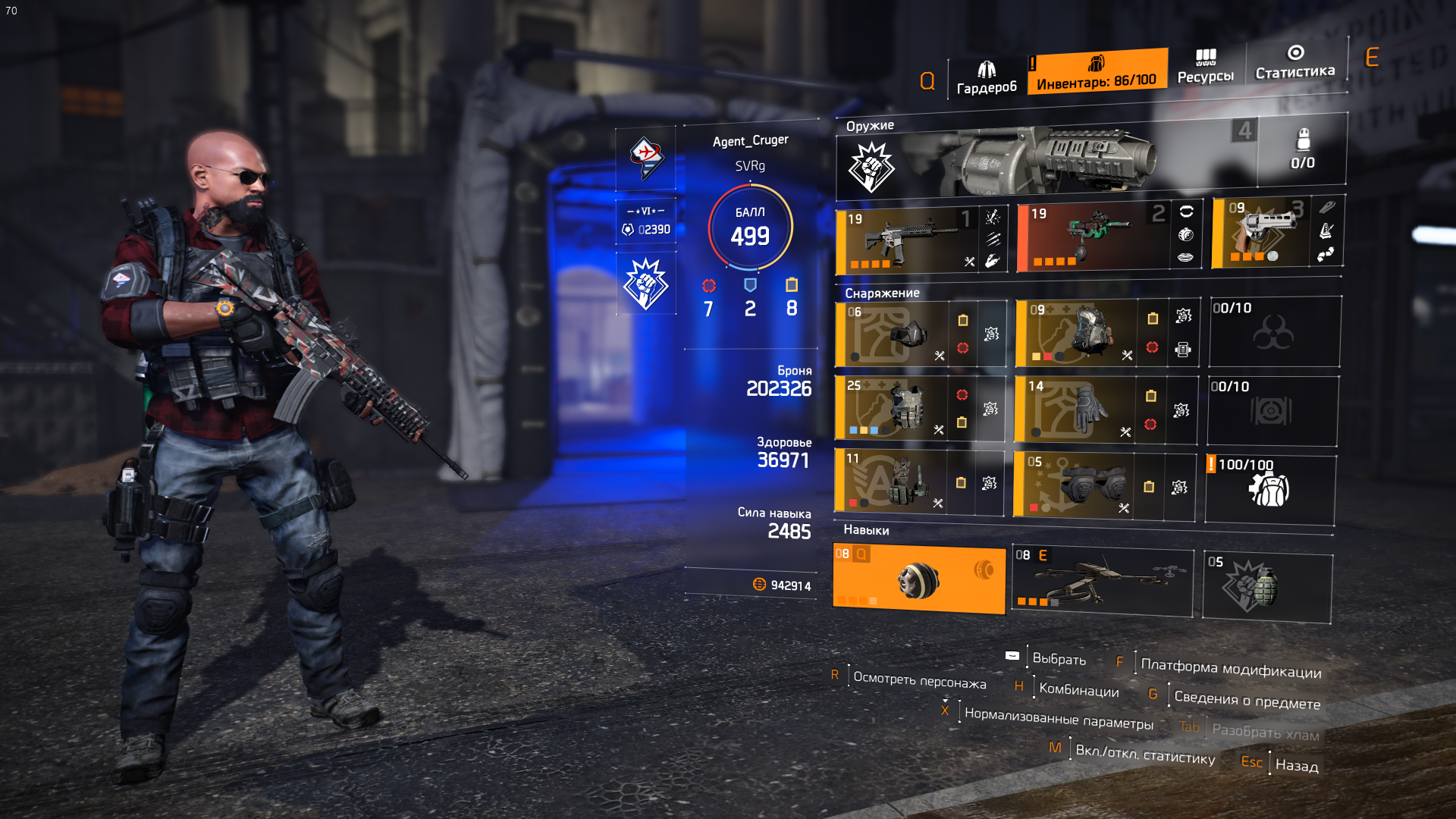Click the specialization fist emblem beside the score
Viewport: 1456px width, 819px height.
click(x=645, y=284)
